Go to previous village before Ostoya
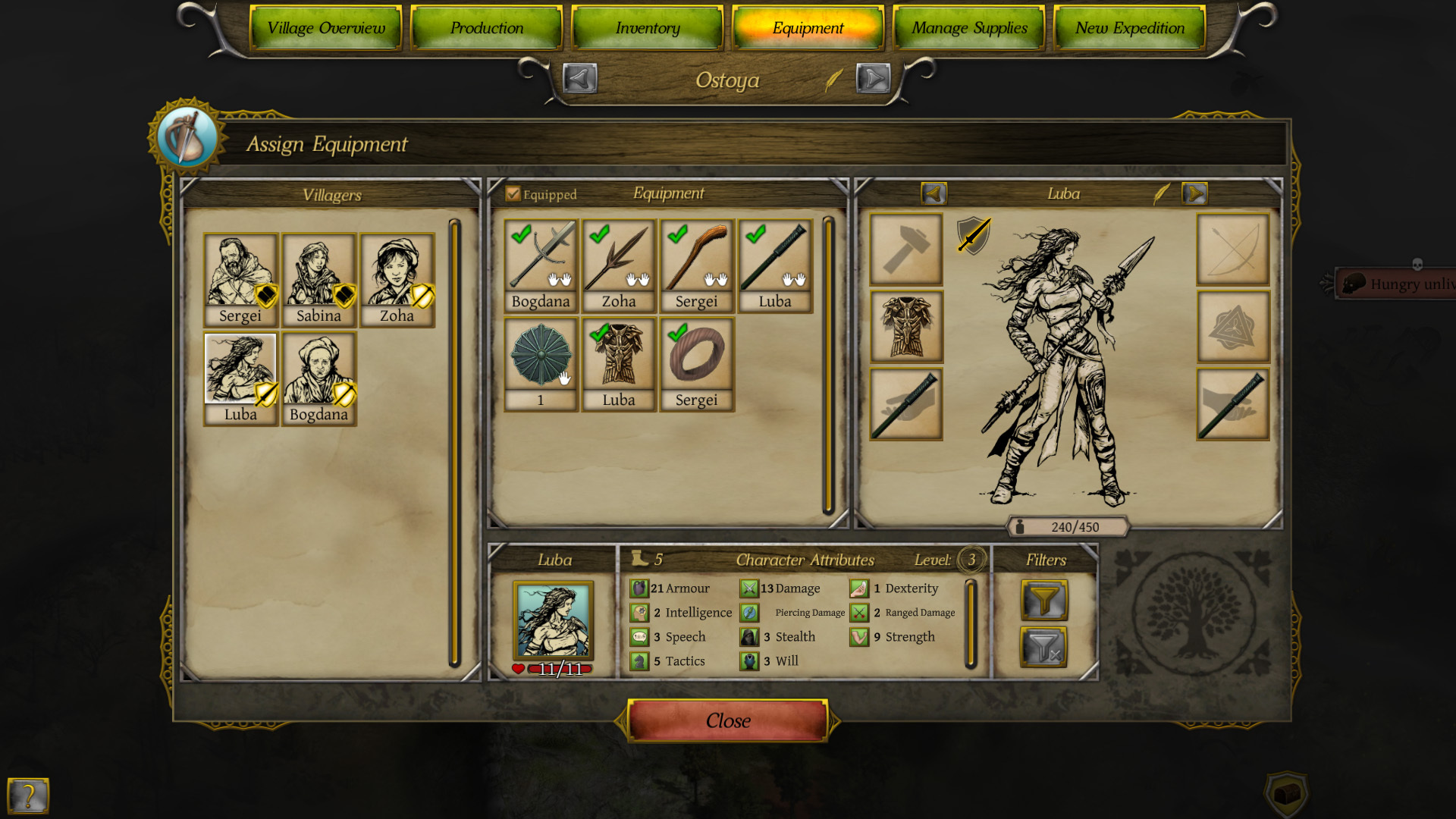This screenshot has width=1456, height=819. coord(580,79)
